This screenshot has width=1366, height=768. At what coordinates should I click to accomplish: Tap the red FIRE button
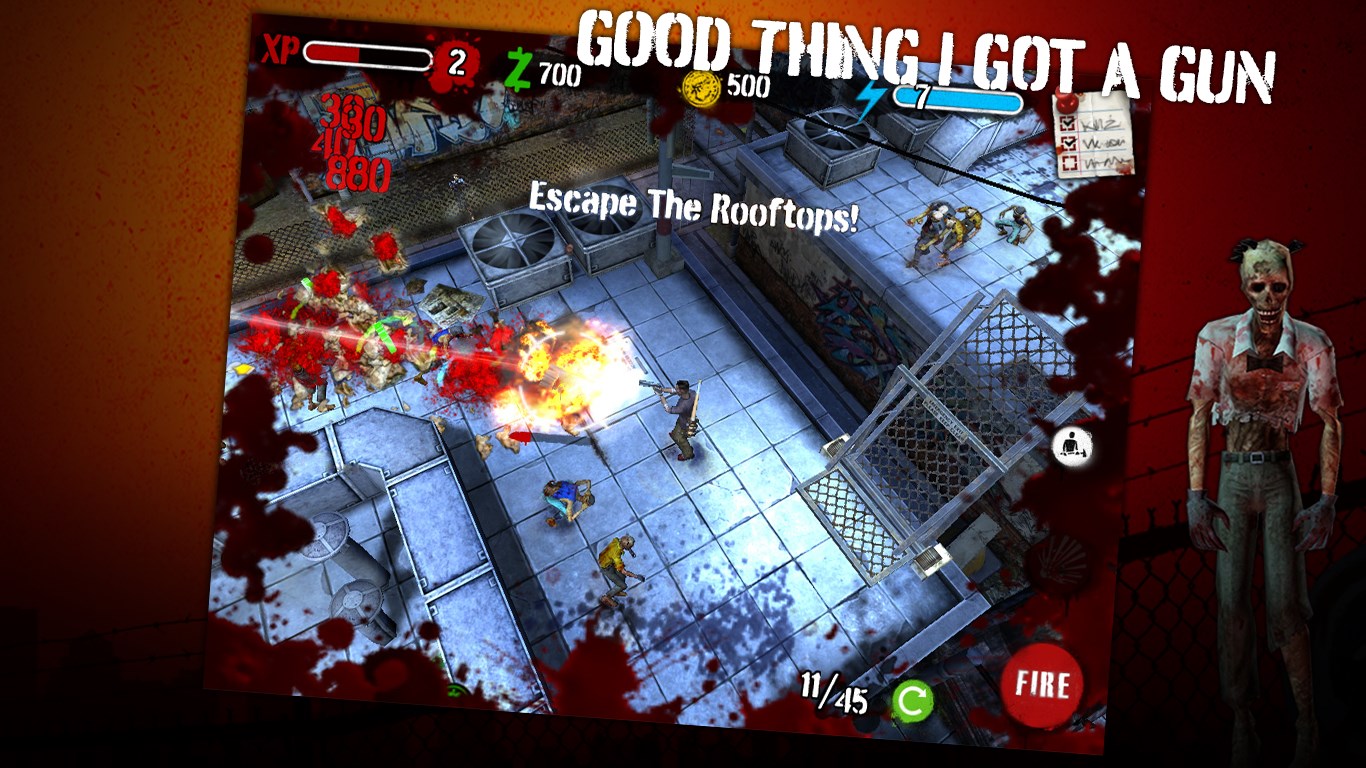(x=1042, y=685)
